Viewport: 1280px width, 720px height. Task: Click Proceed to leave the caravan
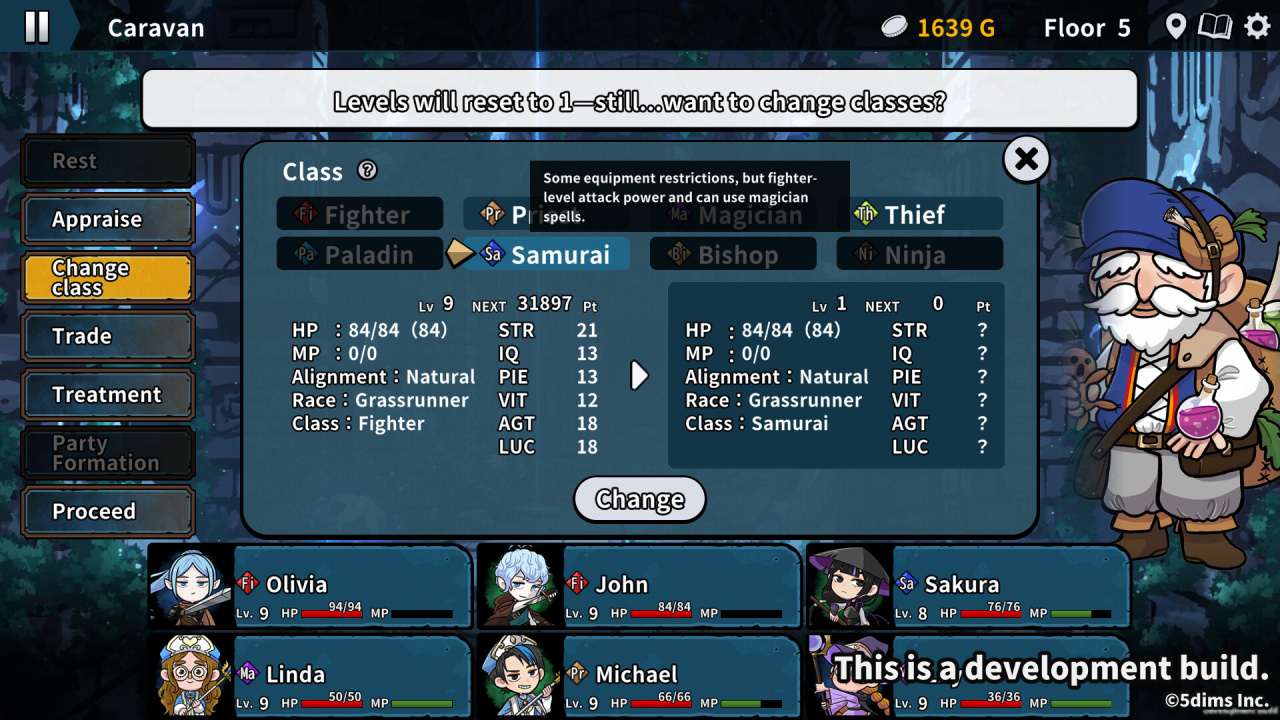(x=107, y=512)
